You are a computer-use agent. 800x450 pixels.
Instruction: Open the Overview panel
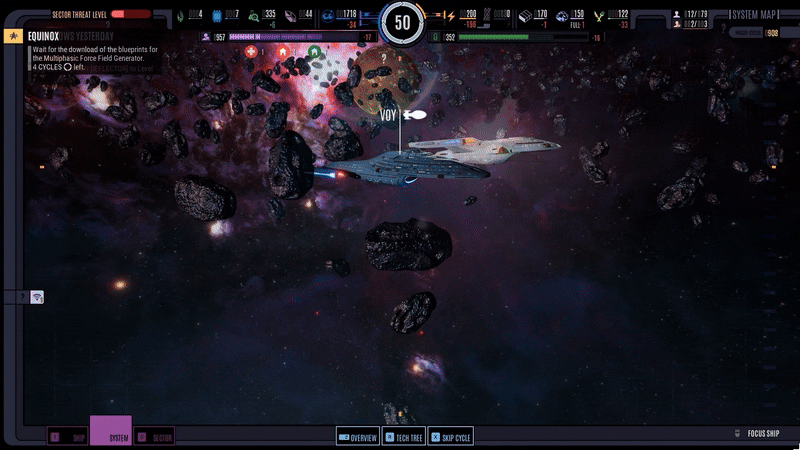tap(357, 437)
